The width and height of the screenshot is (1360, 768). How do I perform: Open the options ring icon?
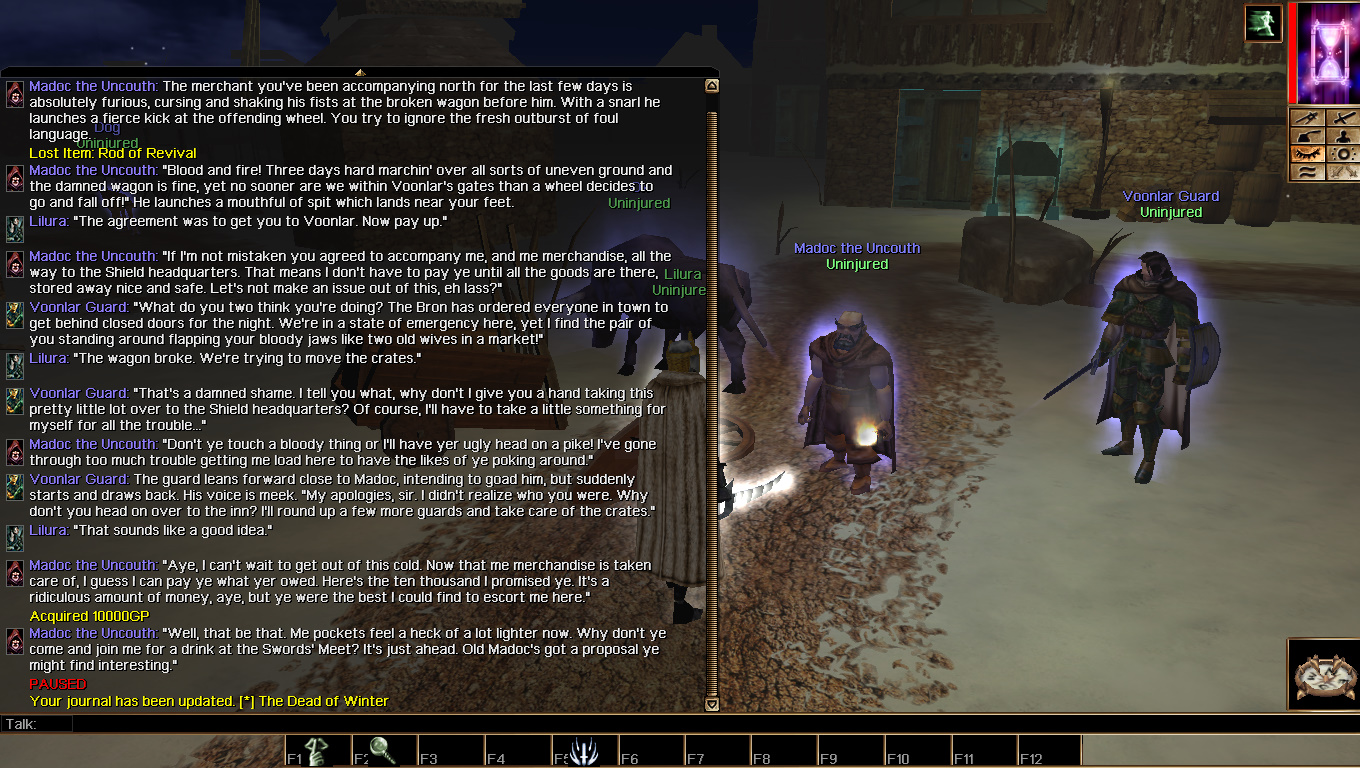click(x=1344, y=154)
